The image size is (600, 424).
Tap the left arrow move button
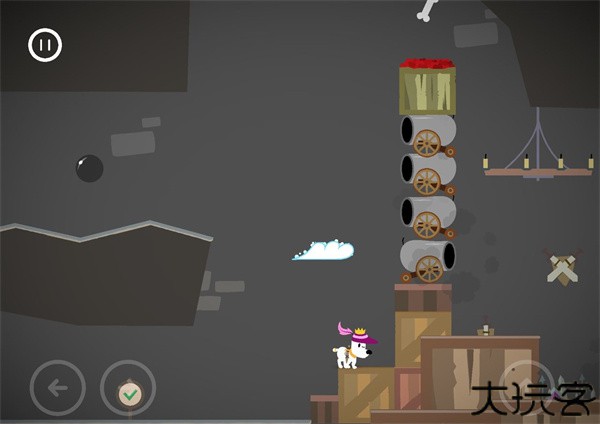click(x=57, y=387)
